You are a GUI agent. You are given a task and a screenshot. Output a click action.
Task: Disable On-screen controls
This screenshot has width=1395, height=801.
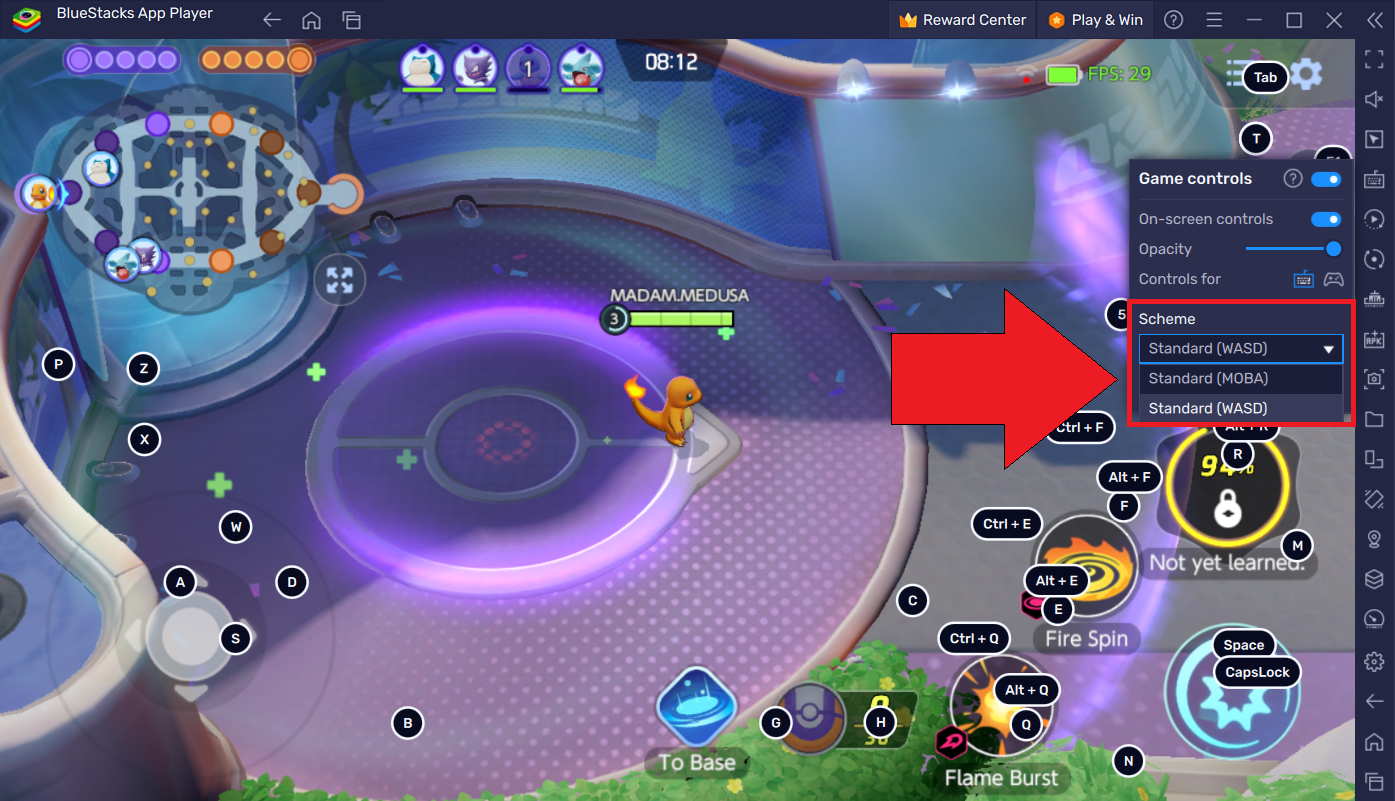pyautogui.click(x=1326, y=218)
